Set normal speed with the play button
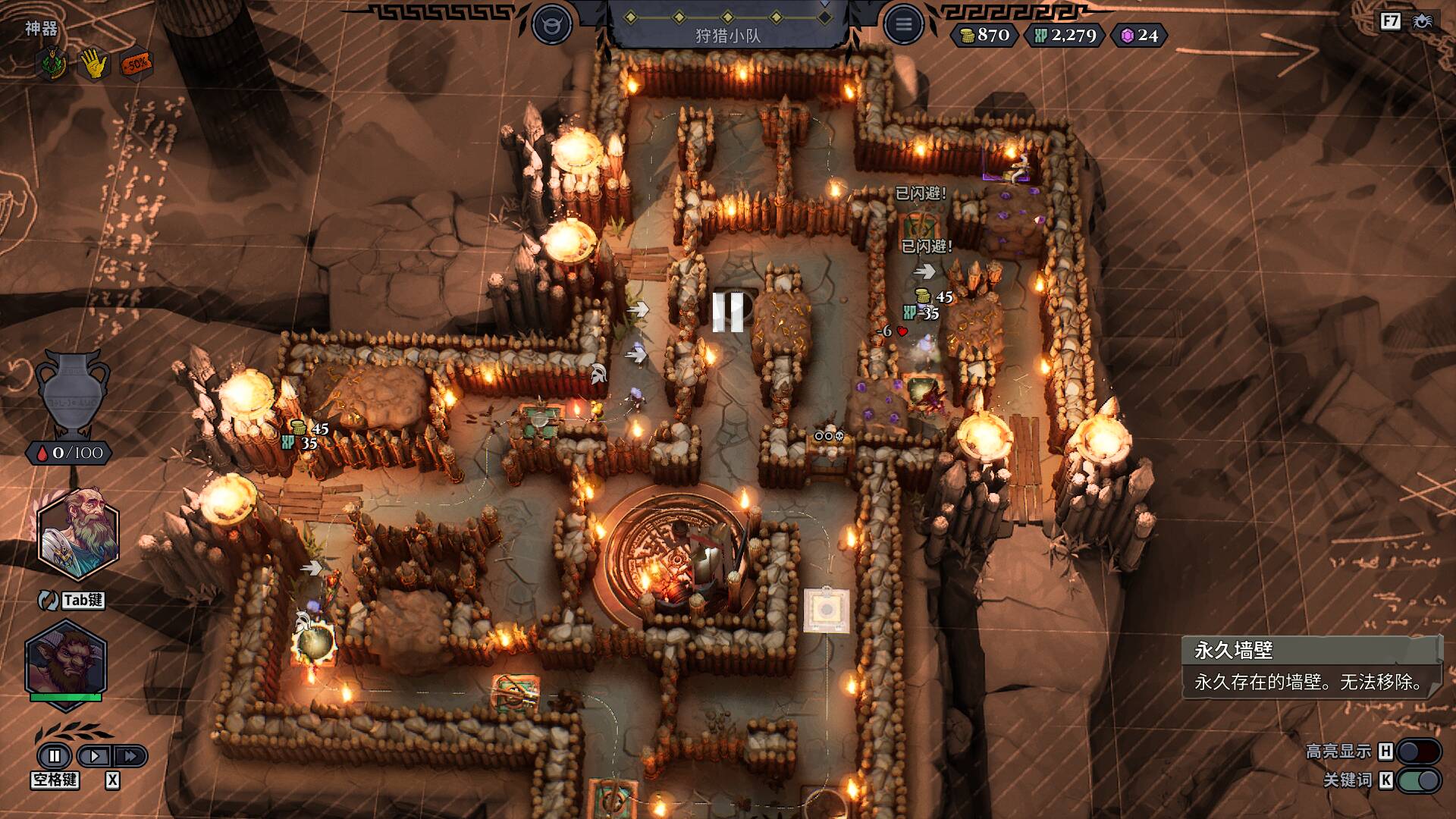 95,756
